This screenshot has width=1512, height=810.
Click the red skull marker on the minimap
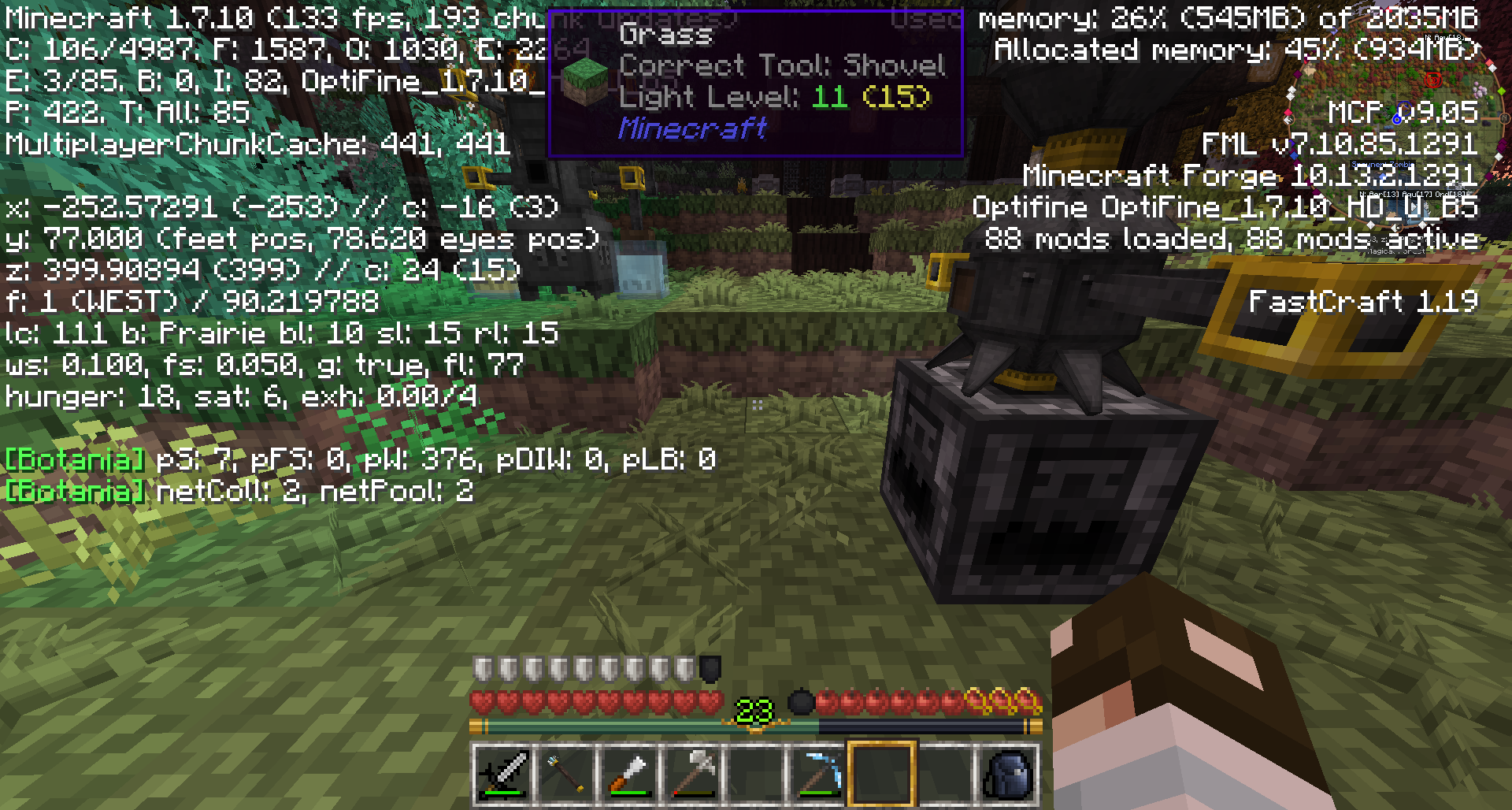1432,80
